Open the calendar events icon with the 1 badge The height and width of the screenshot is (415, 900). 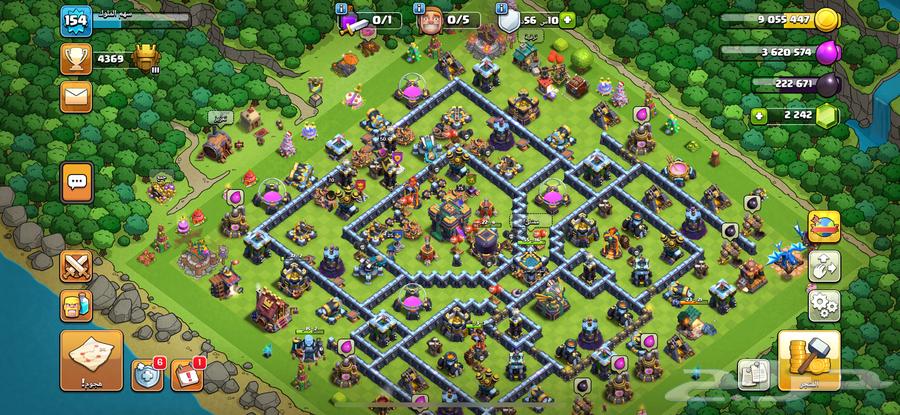(x=187, y=374)
